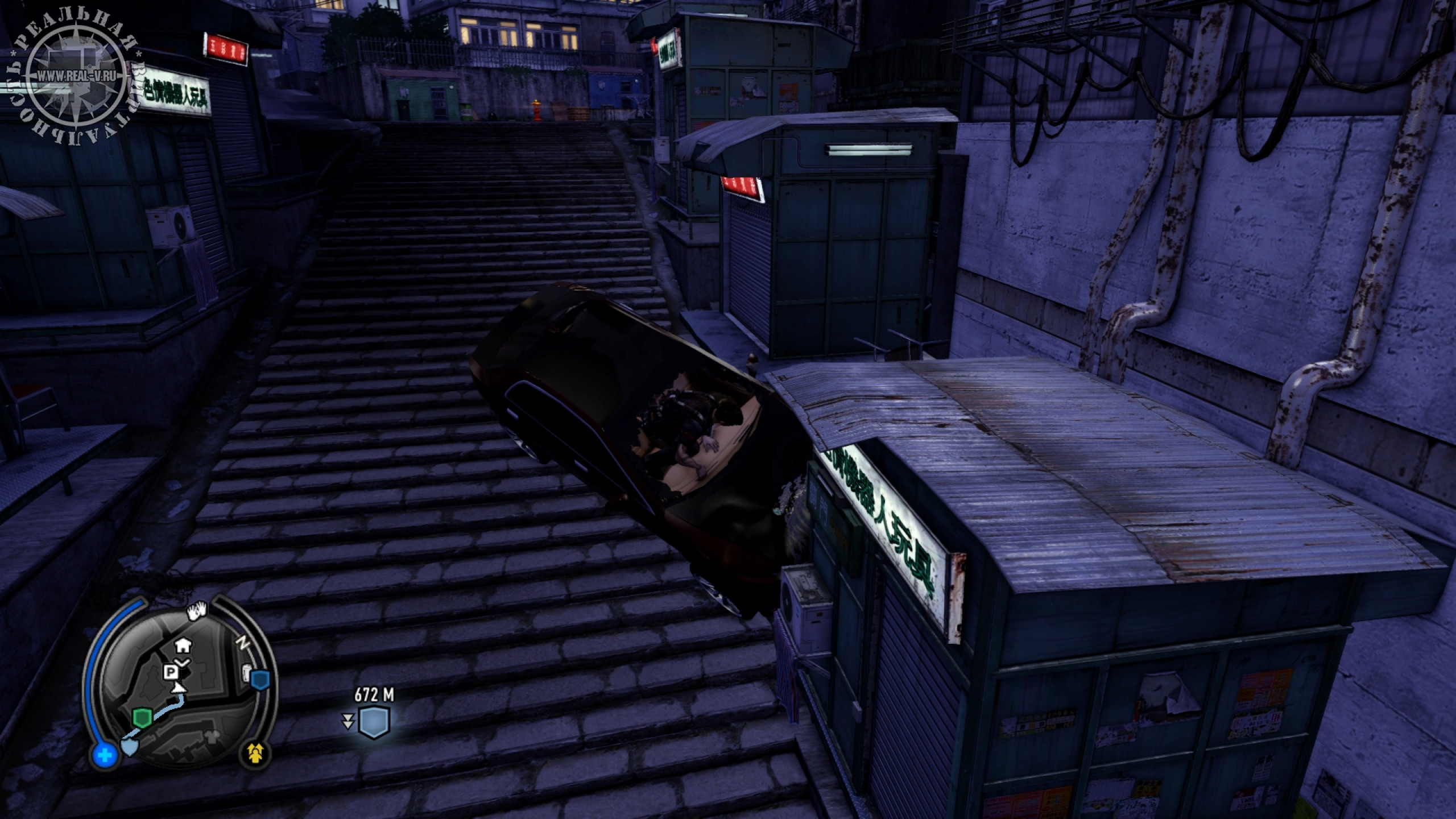
Task: Click the blue health cross icon
Action: point(106,755)
